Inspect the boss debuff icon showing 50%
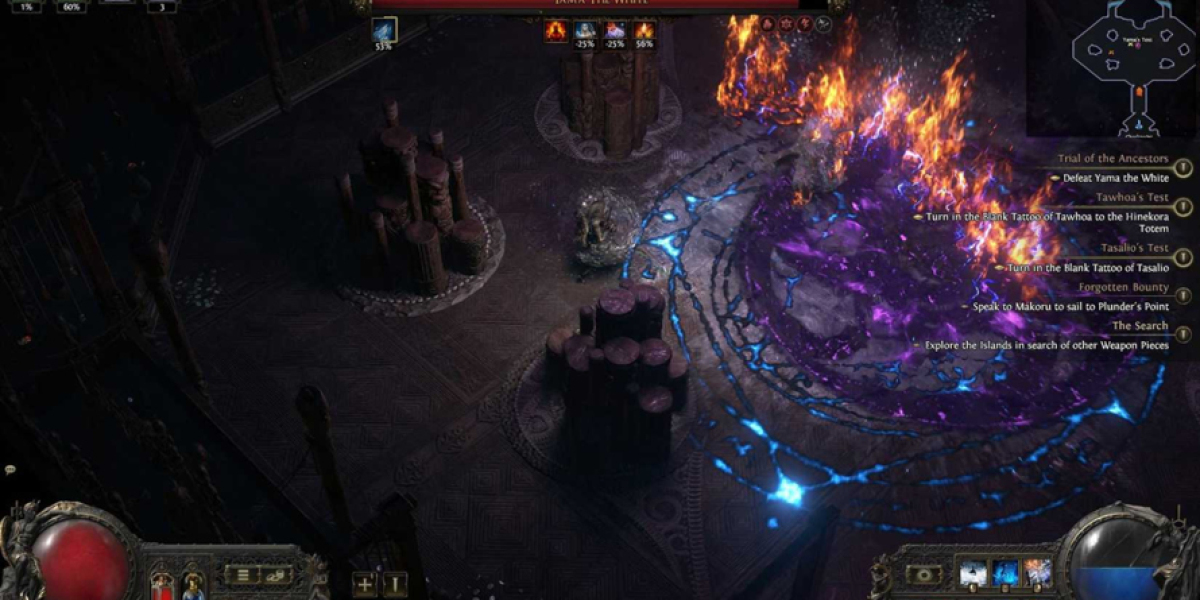This screenshot has width=1200, height=600. tap(643, 32)
